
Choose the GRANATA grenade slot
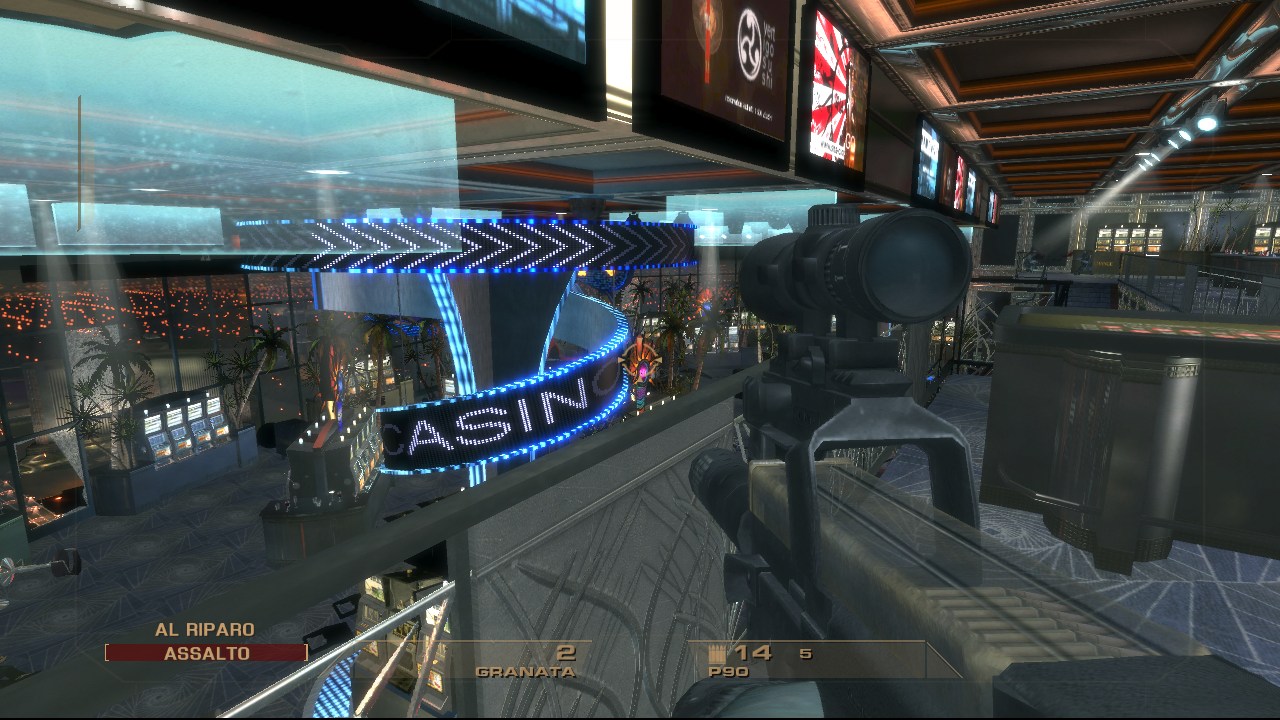coord(526,661)
